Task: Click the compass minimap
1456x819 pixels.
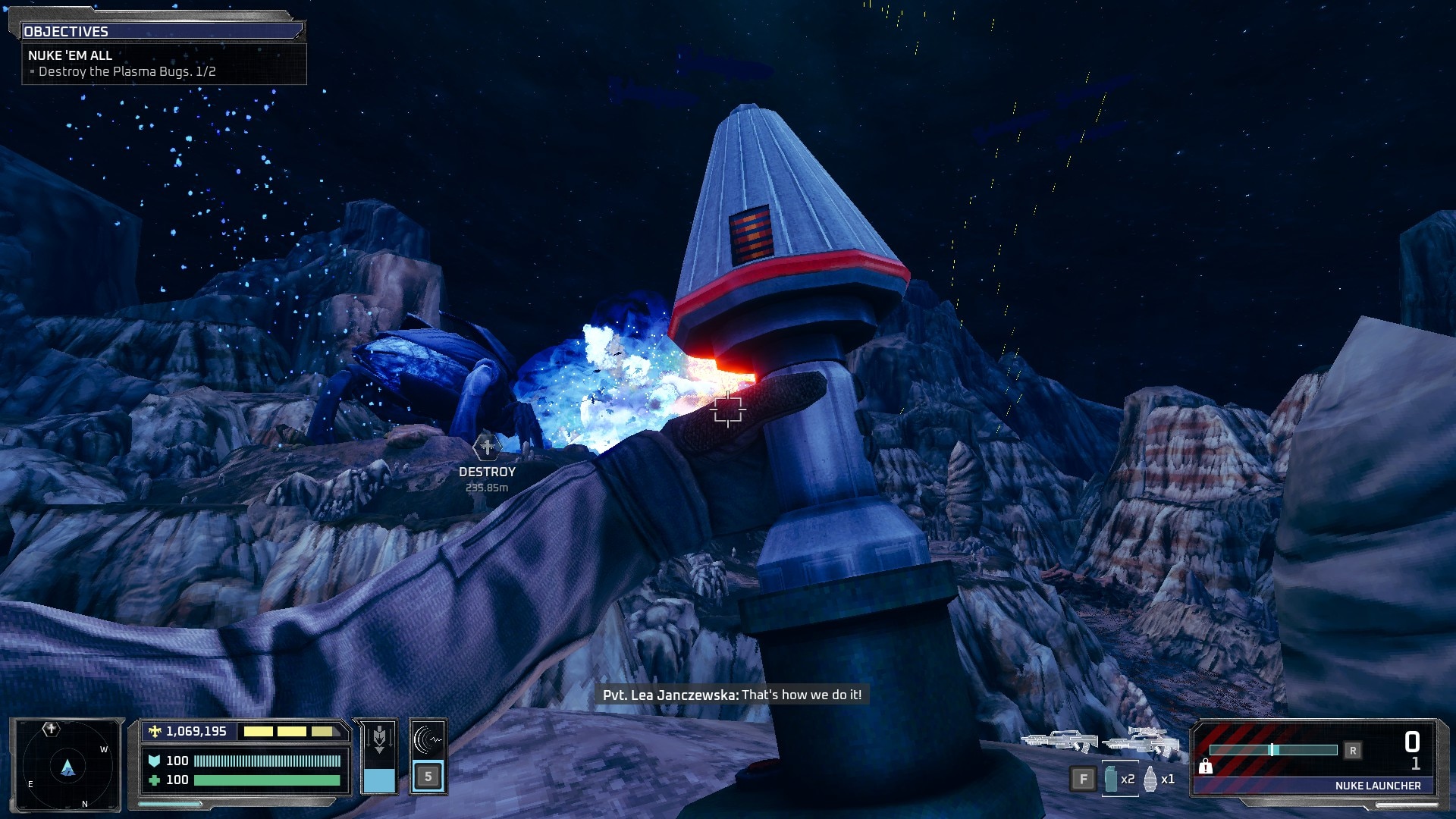Action: click(67, 764)
